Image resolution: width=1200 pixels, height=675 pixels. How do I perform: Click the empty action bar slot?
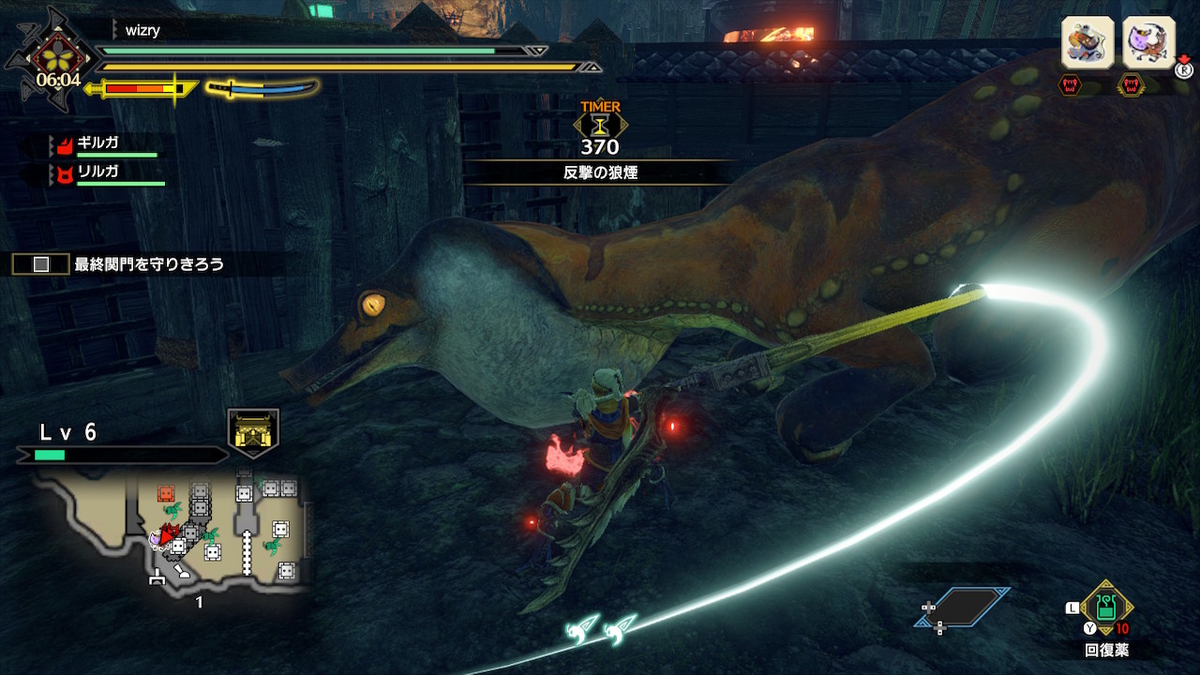click(x=960, y=607)
